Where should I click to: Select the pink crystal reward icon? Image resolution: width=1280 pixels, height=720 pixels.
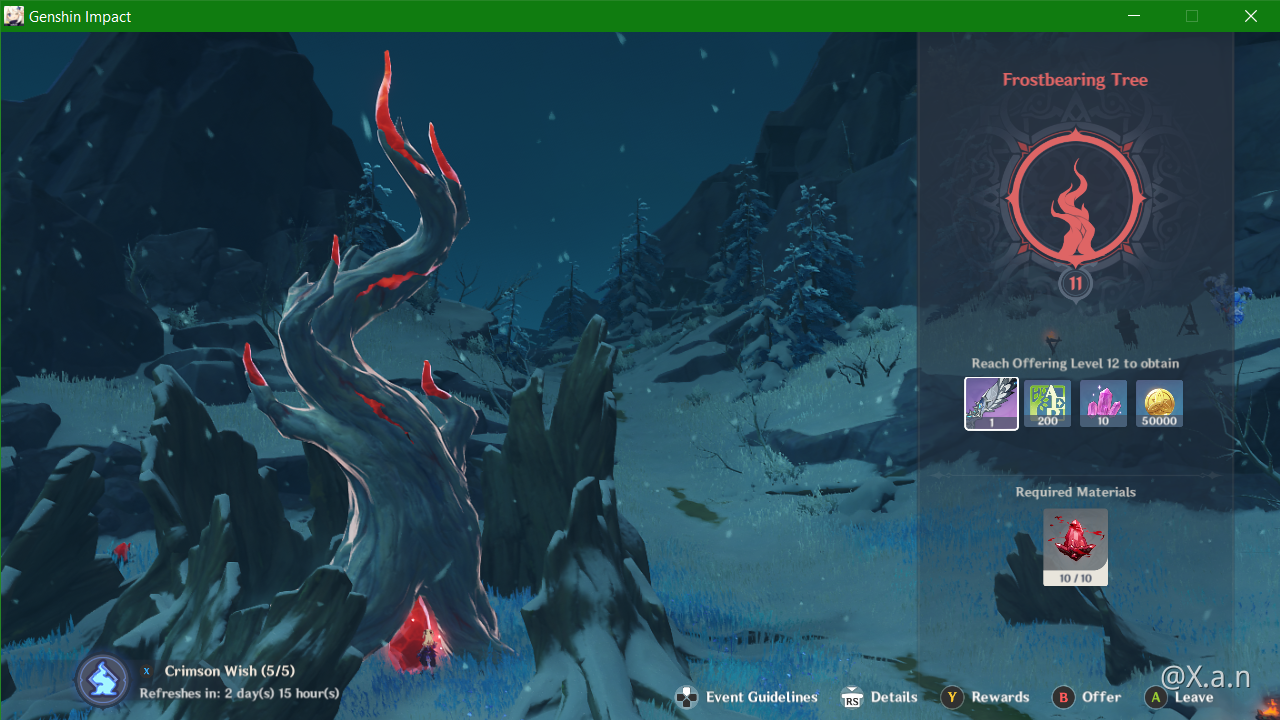click(x=1103, y=403)
